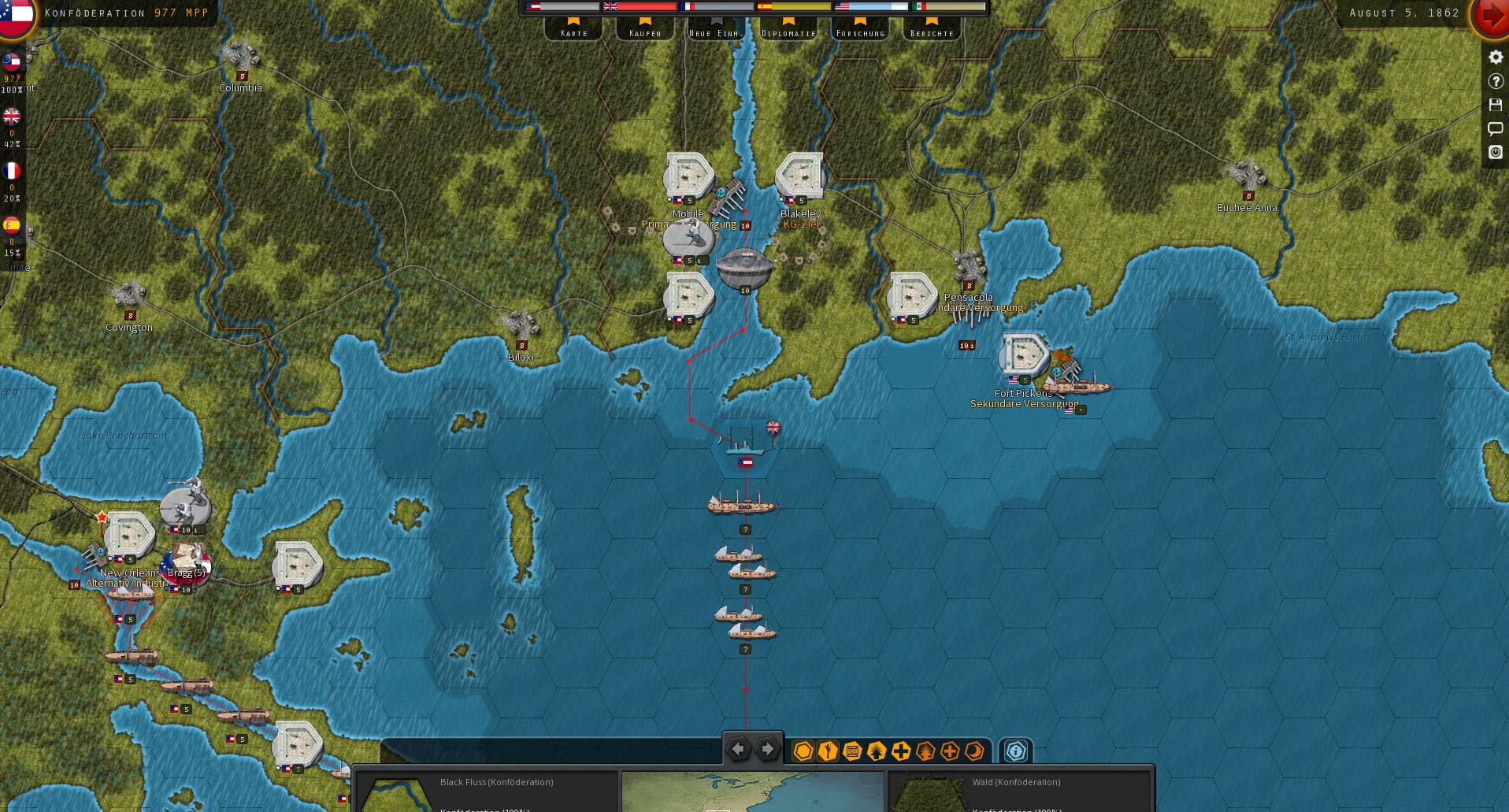This screenshot has height=812, width=1509.
Task: Toggle the hex grid overlay button
Action: [x=803, y=751]
